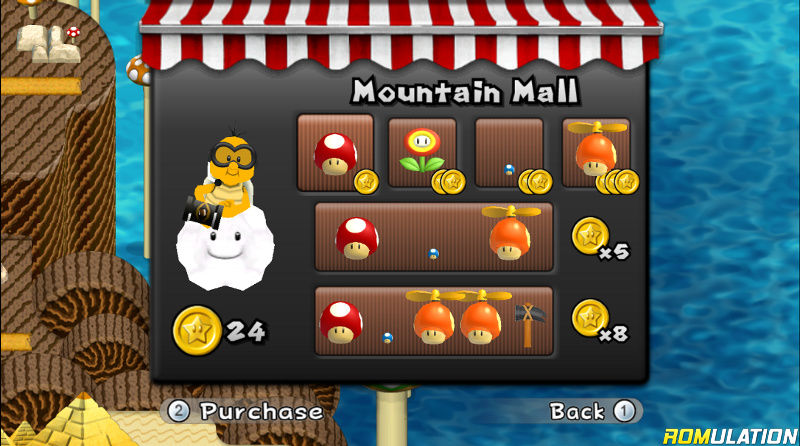Choose the Fire Flower shop item
Screen dimensions: 800x446
[x=422, y=153]
